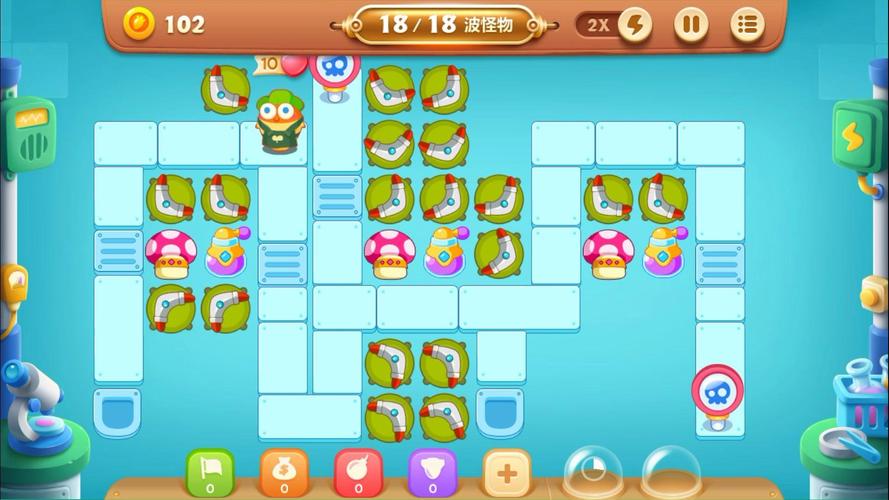889x500 pixels.
Task: Use the green flag item
Action: tap(210, 472)
